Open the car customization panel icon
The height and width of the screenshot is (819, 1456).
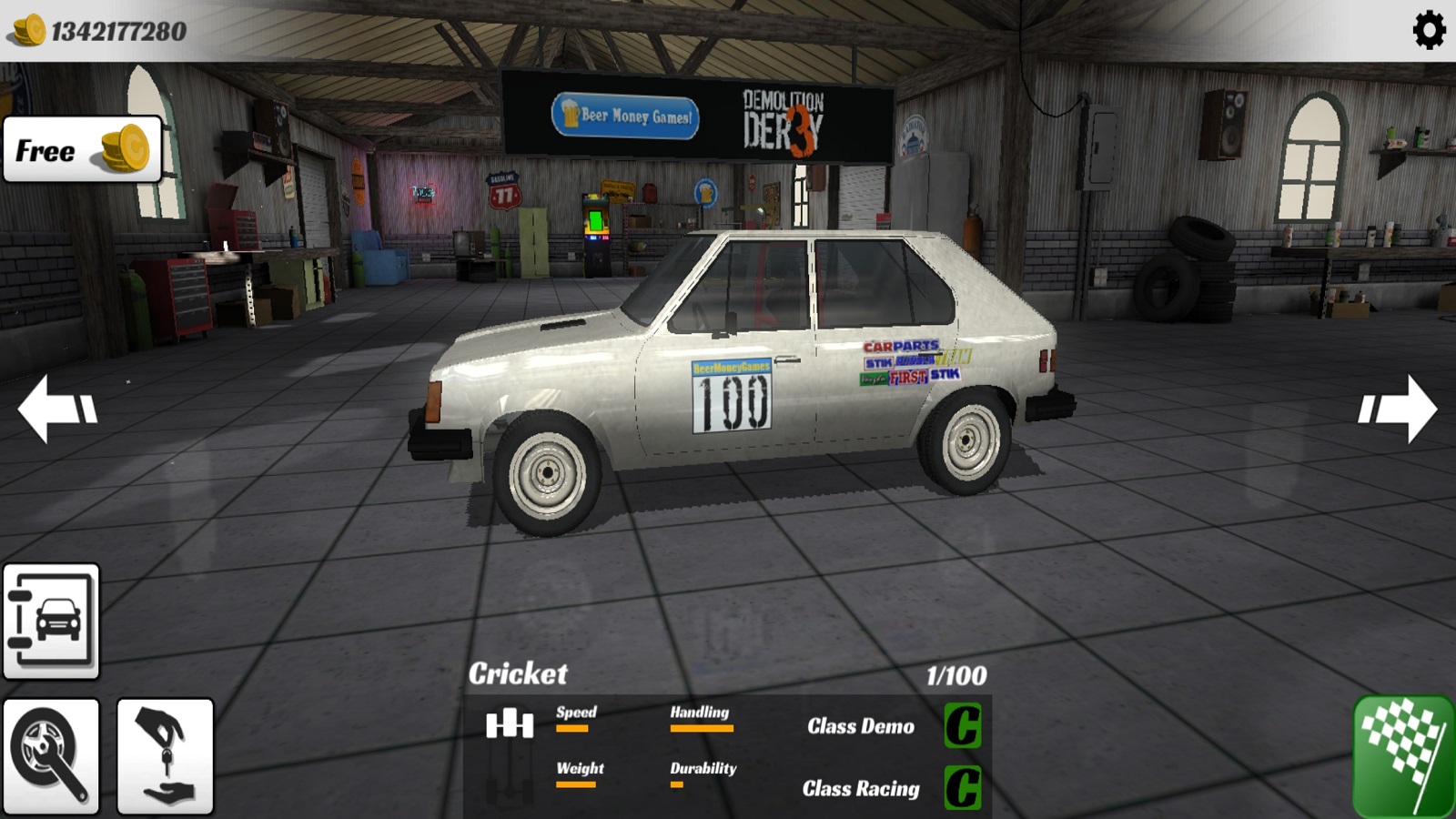click(x=51, y=622)
